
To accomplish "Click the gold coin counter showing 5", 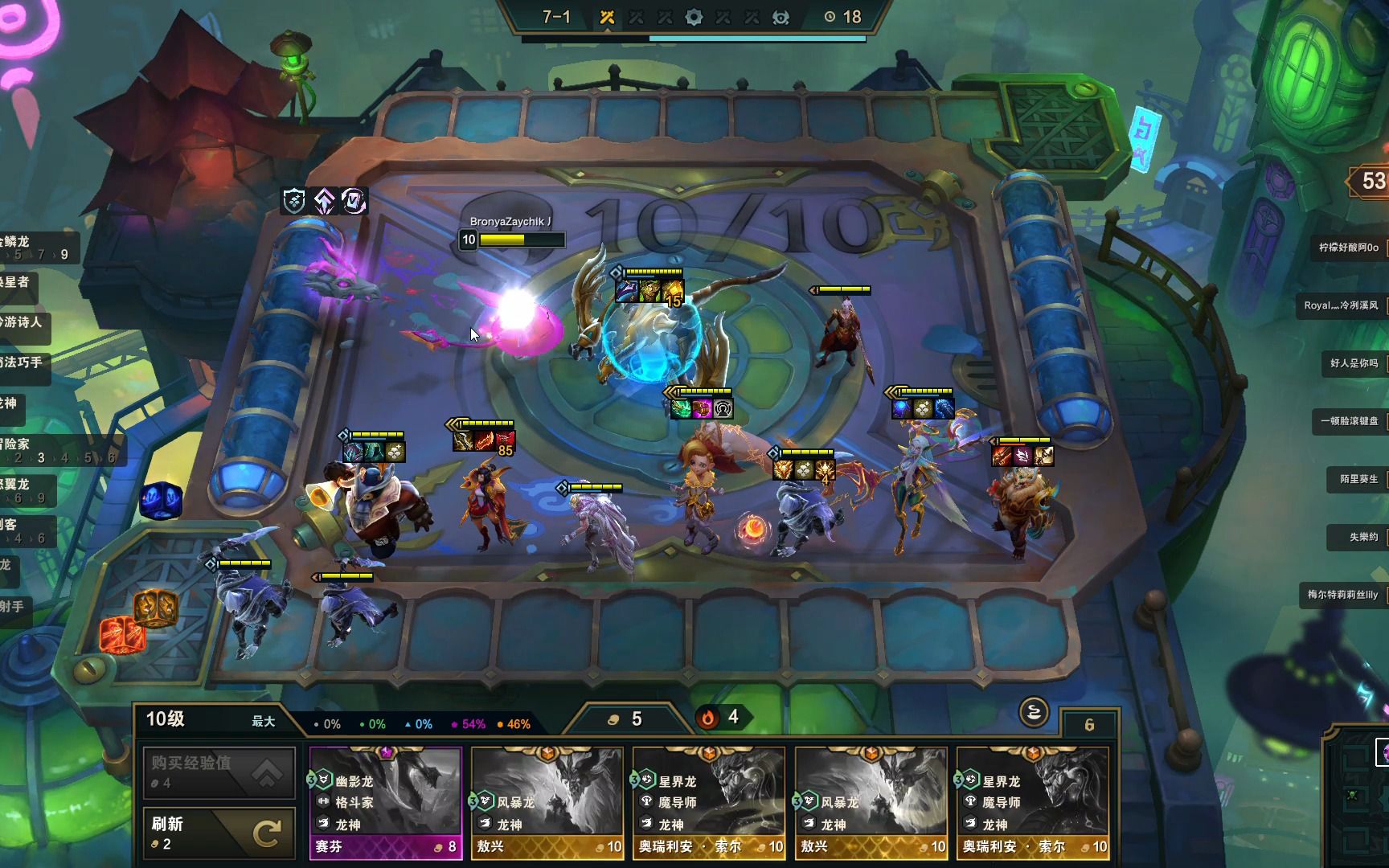I will [627, 719].
